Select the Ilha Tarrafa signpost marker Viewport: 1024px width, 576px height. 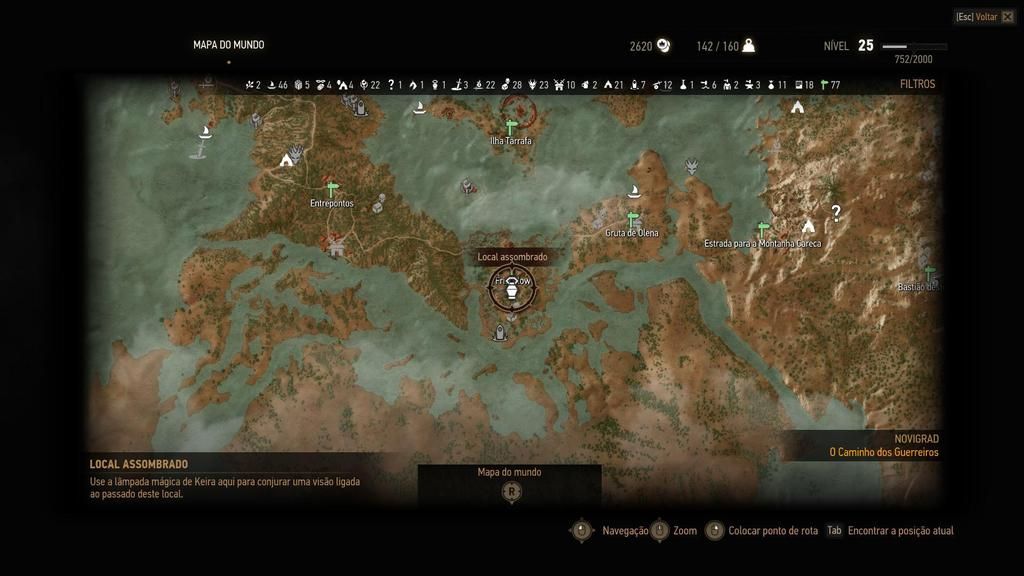[x=511, y=127]
